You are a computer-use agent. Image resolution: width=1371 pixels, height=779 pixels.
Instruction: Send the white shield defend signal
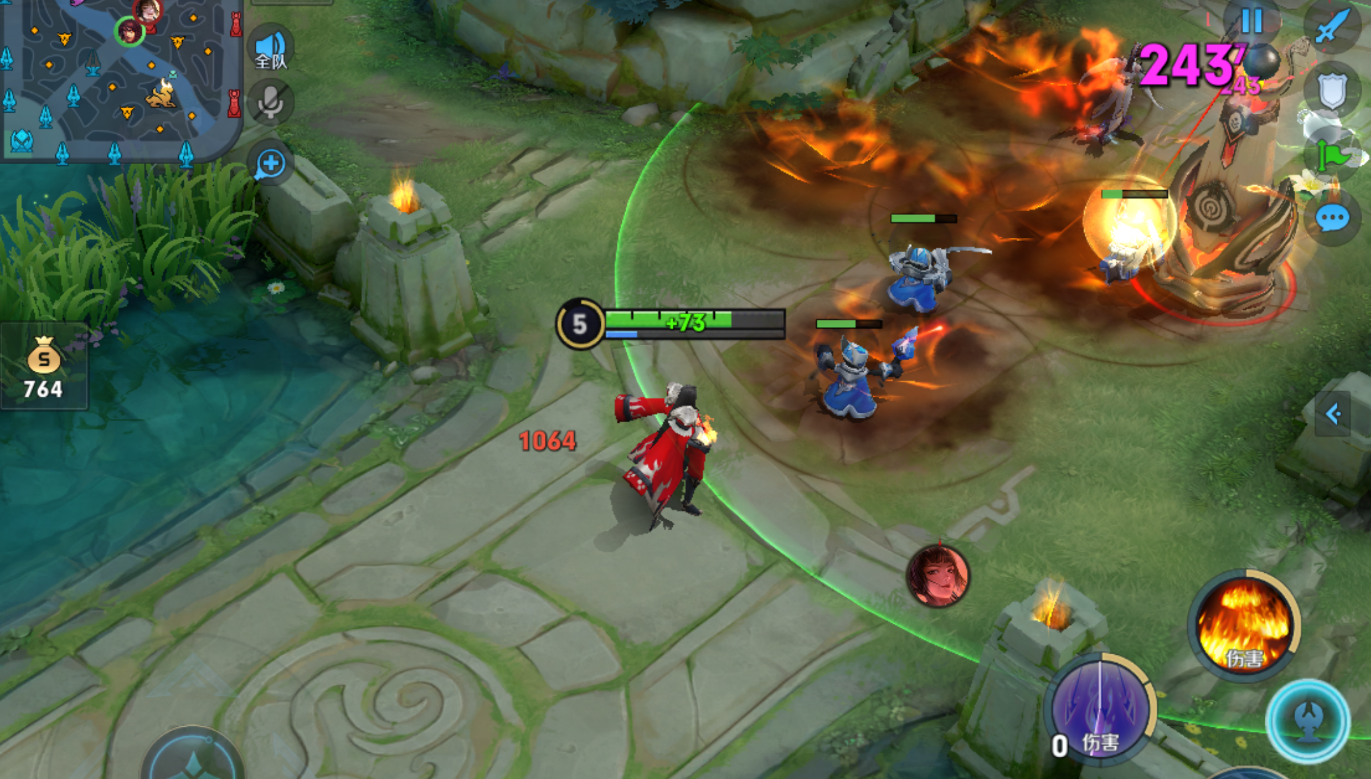click(x=1332, y=92)
